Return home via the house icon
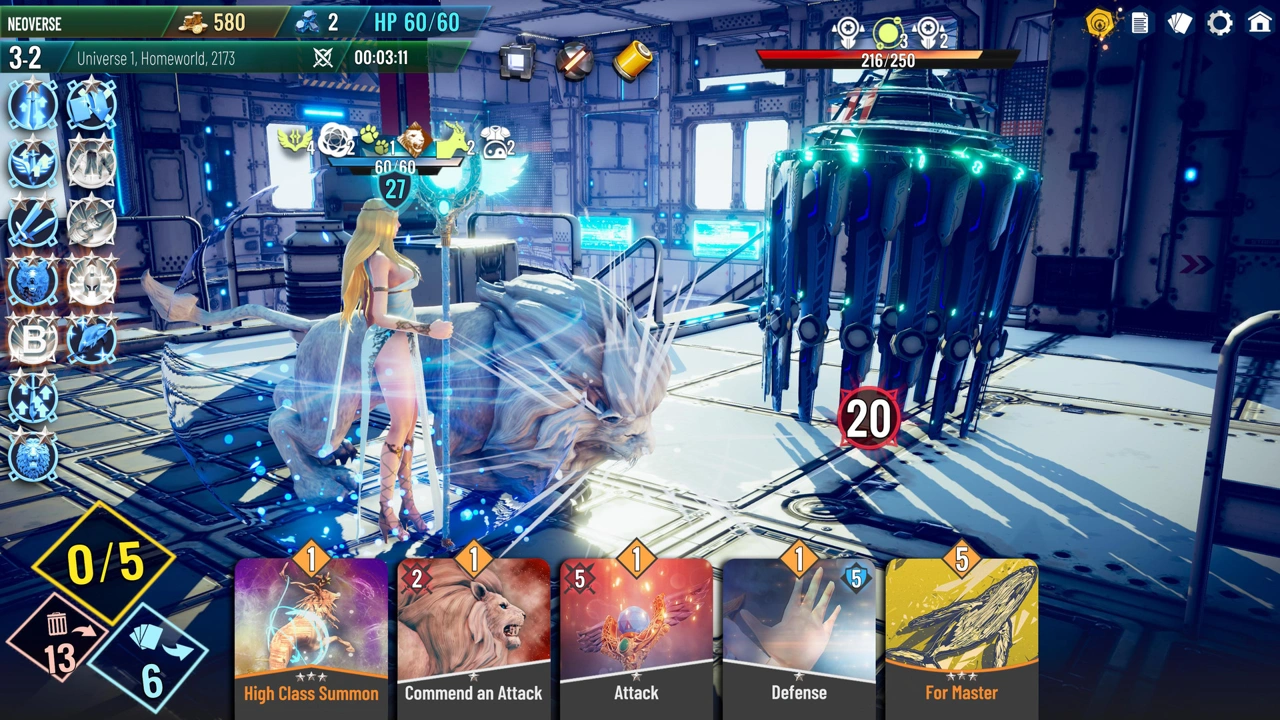This screenshot has width=1280, height=720. [x=1260, y=23]
